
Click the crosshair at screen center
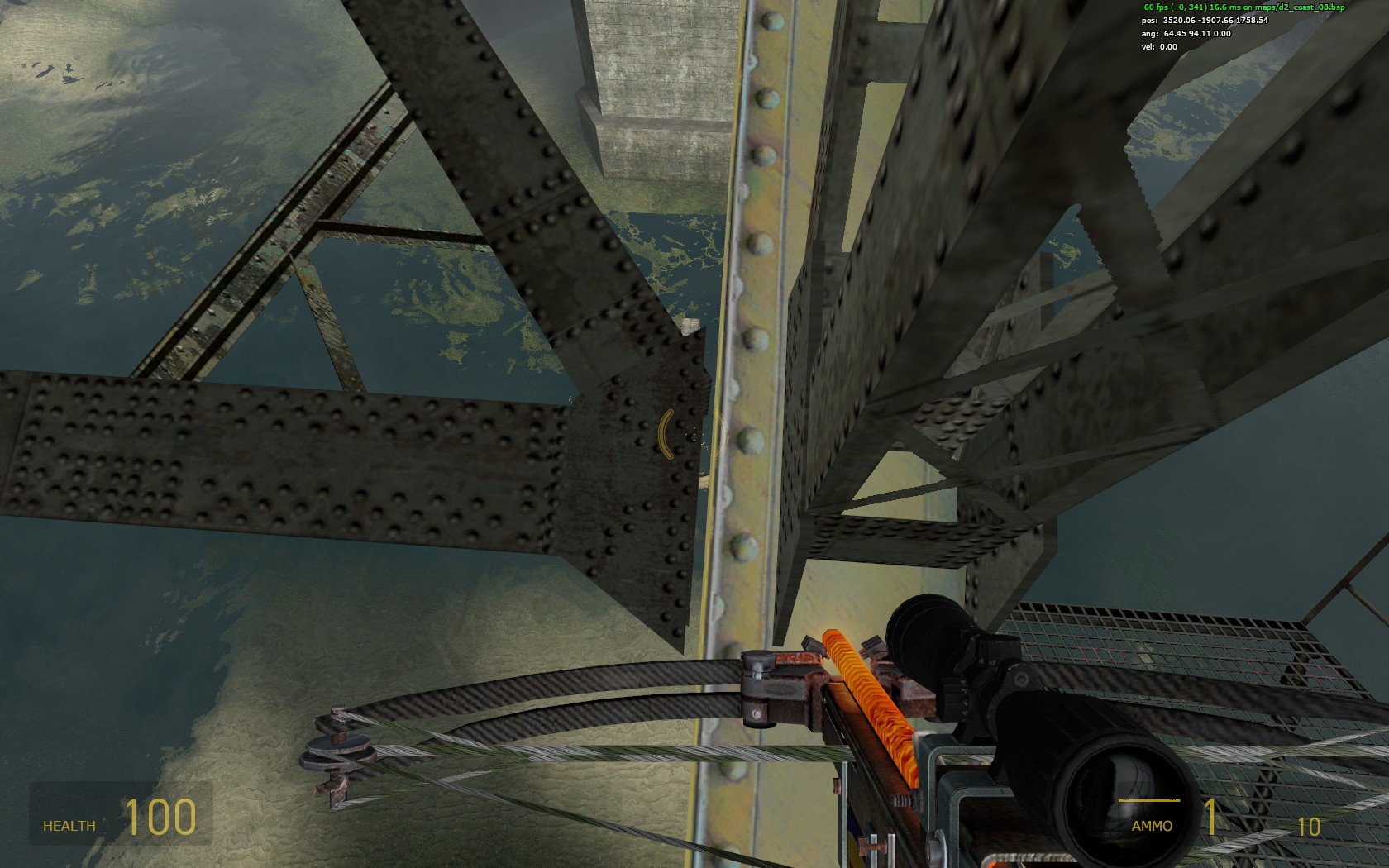coord(694,434)
